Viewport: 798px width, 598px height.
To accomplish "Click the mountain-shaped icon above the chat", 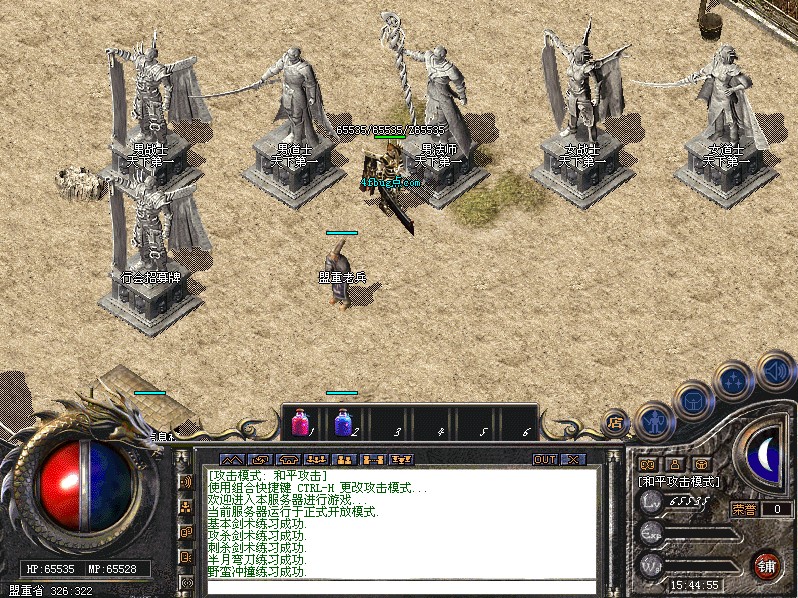I will click(231, 459).
